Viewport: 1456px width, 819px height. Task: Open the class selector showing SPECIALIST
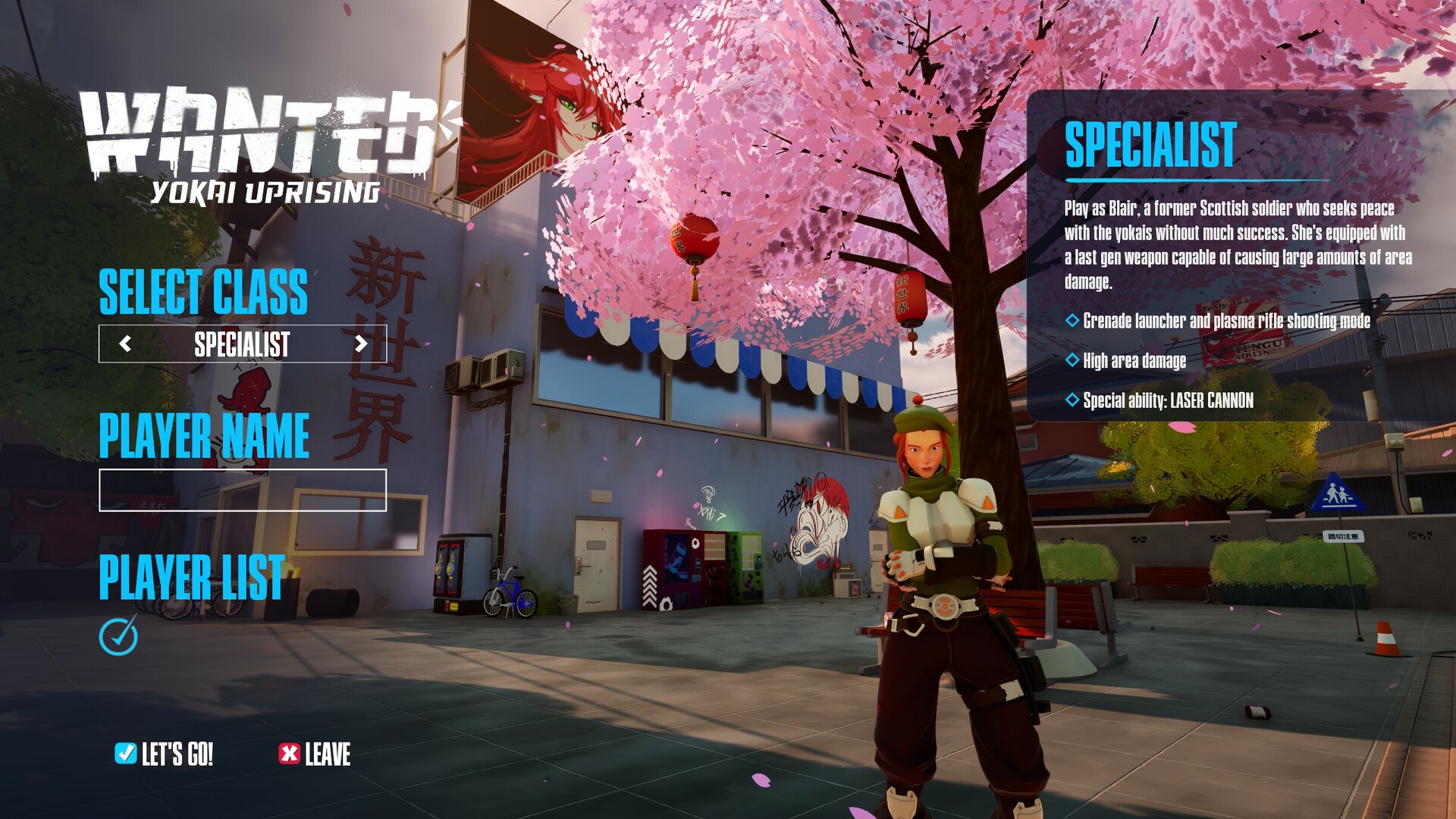[x=243, y=347]
